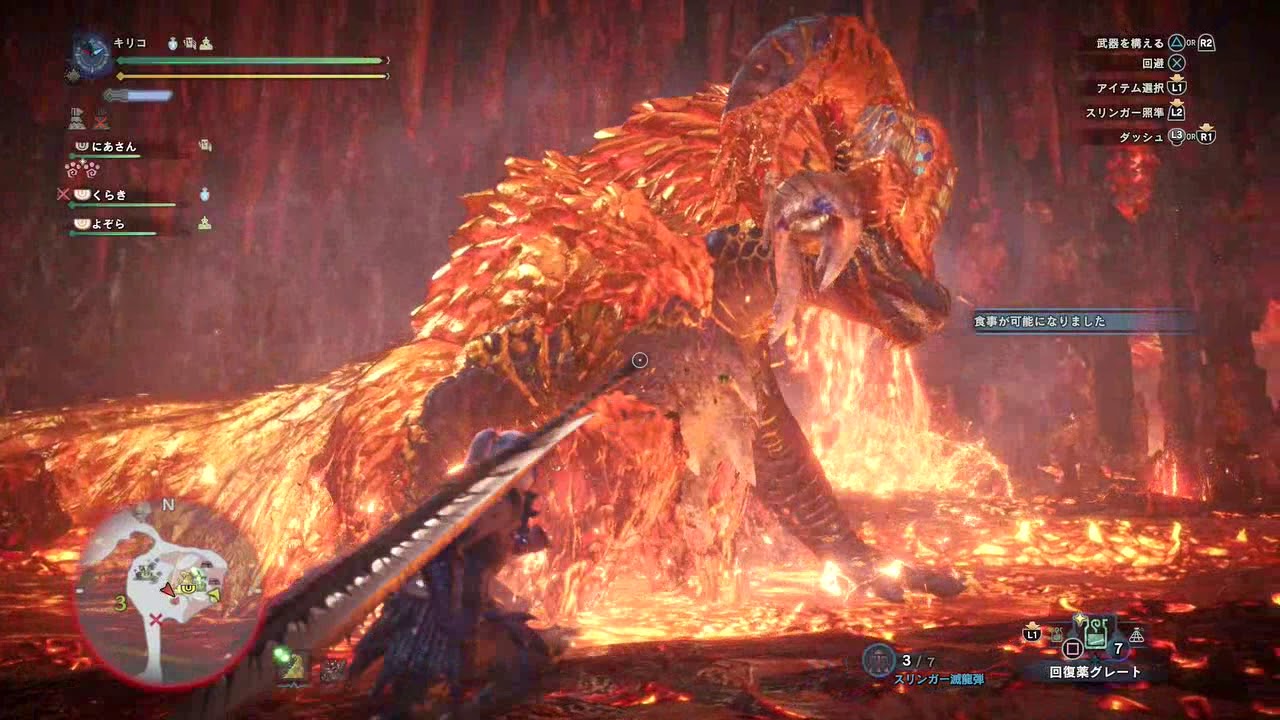The width and height of the screenshot is (1280, 720).
Task: Click the weapon sharpness gauge
Action: pos(138,96)
